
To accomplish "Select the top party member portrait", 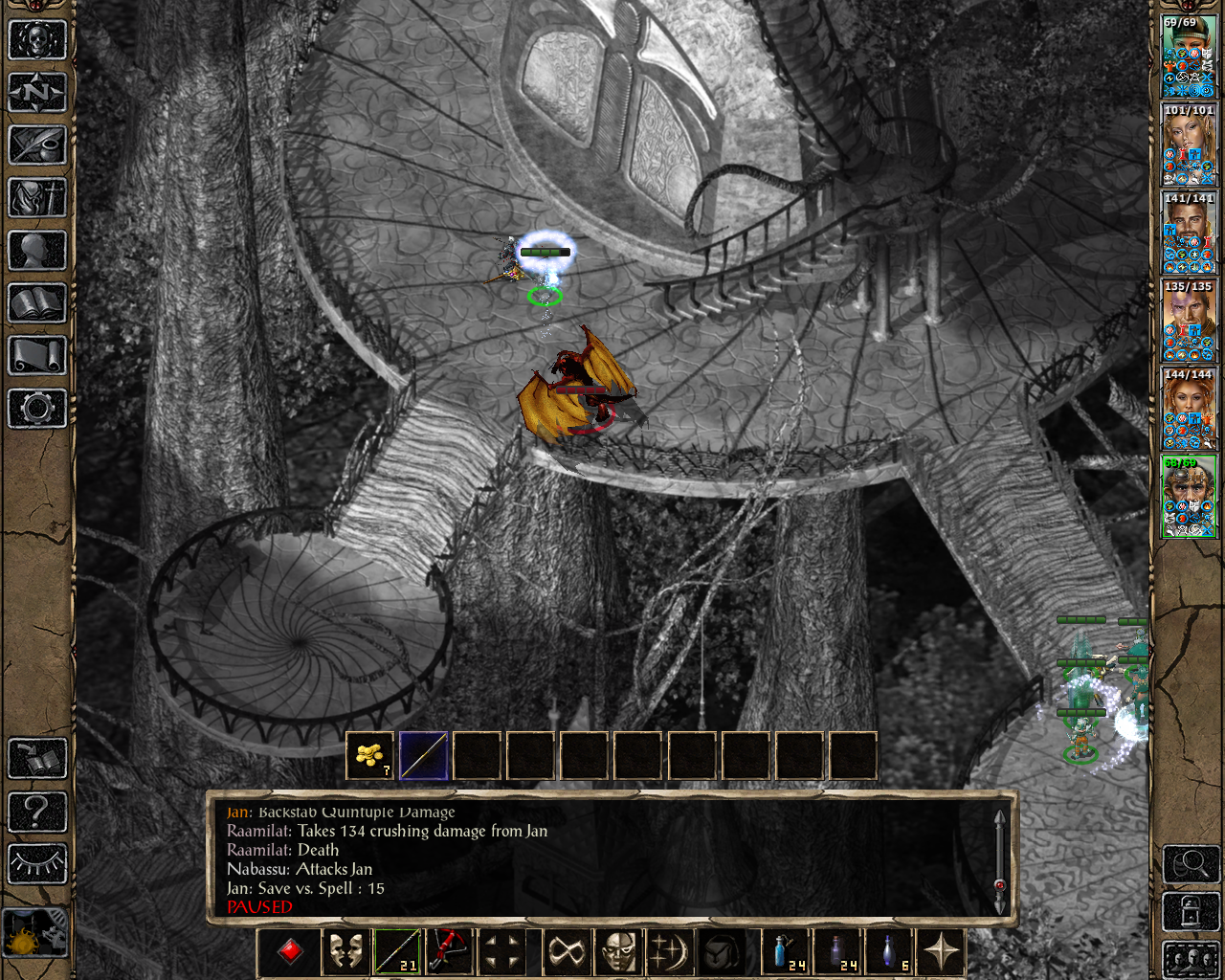I will point(1189,57).
